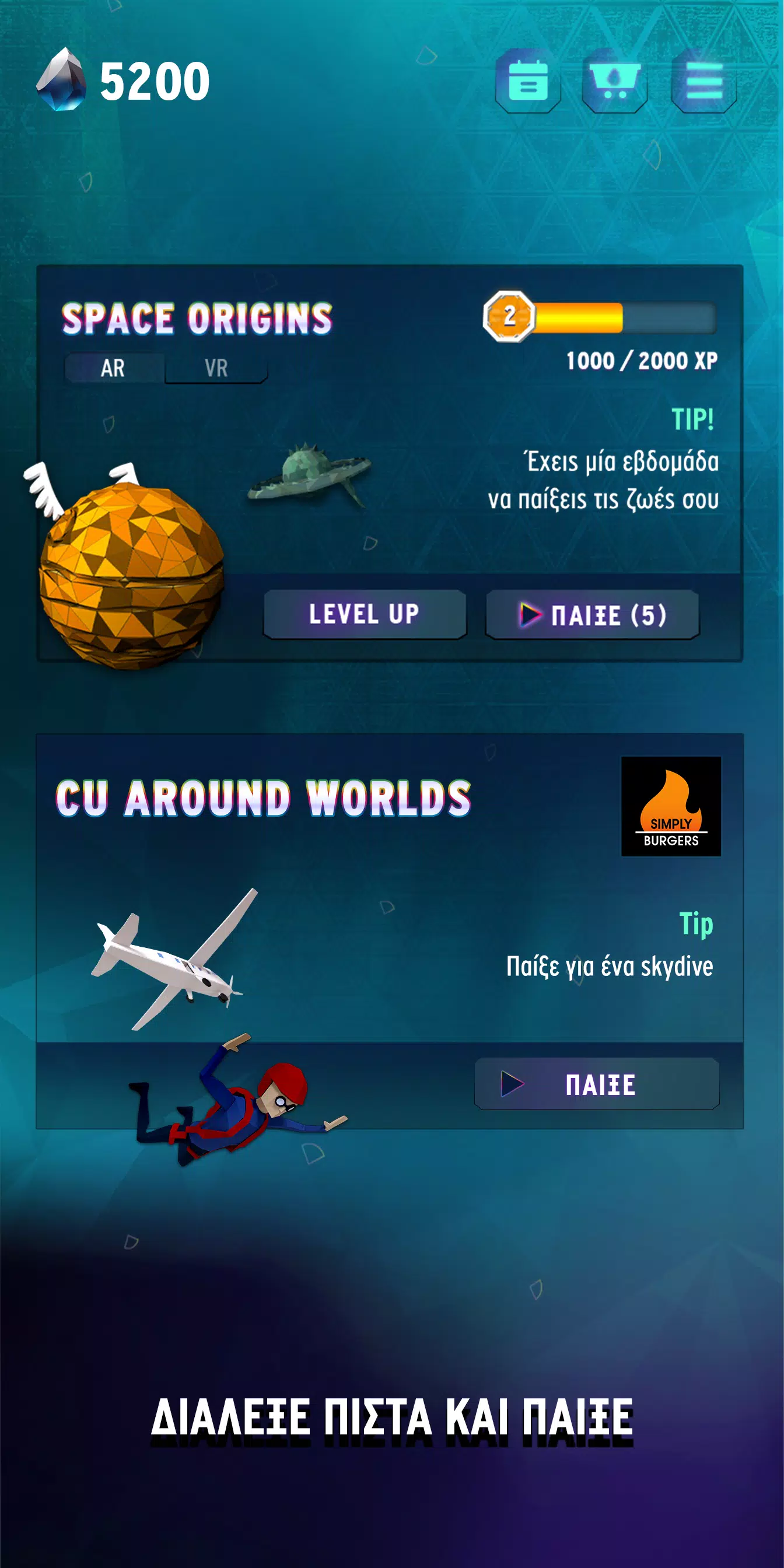The image size is (784, 1568).
Task: Open the TIP details on Space Origins
Action: click(x=694, y=418)
